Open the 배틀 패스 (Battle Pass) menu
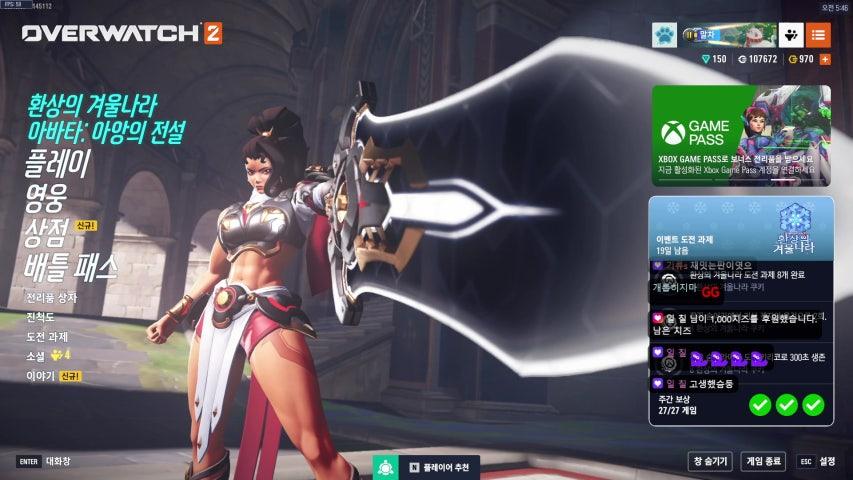853x480 pixels. [x=72, y=266]
